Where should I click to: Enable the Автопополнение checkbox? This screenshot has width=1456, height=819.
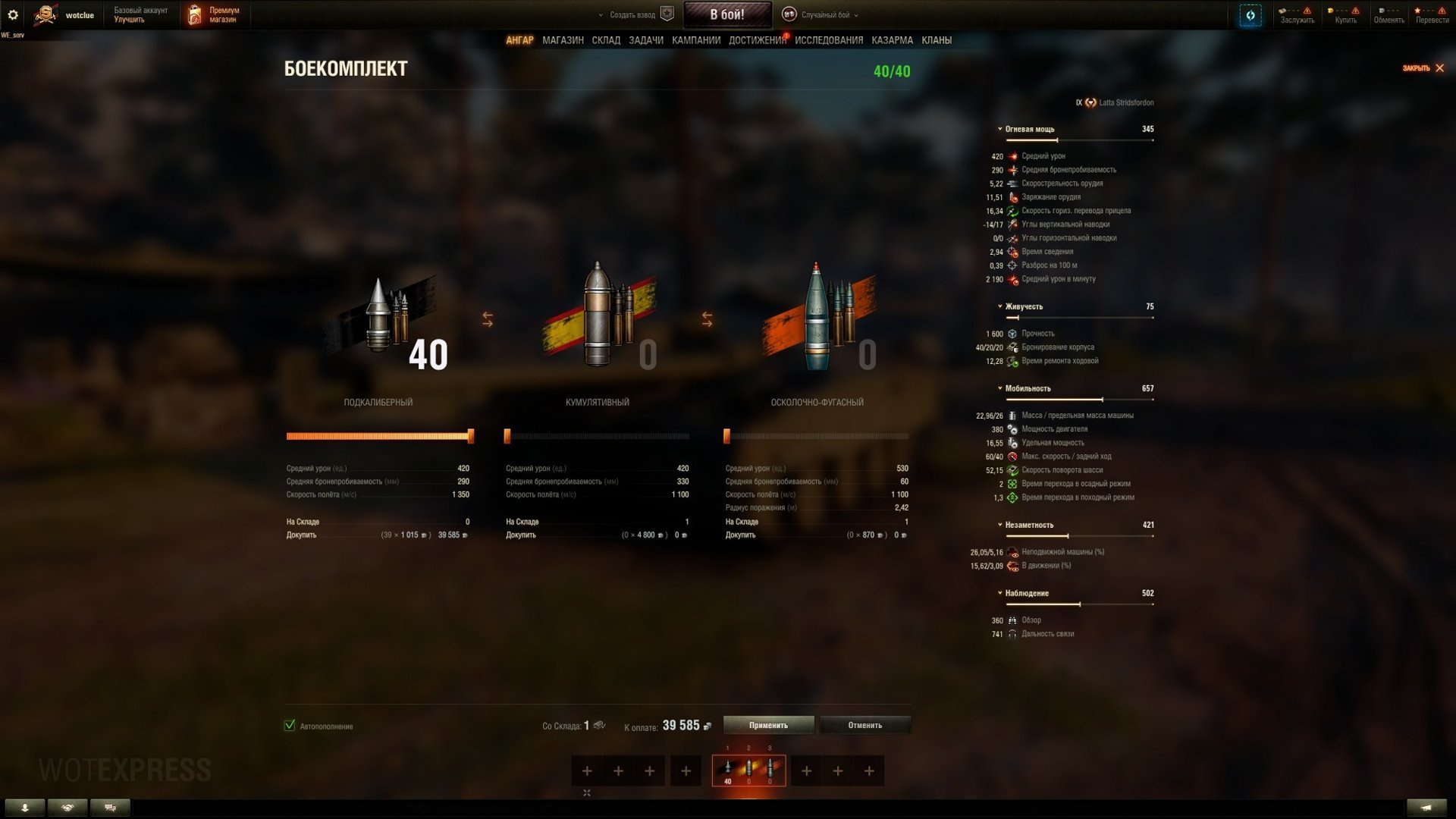click(x=289, y=726)
